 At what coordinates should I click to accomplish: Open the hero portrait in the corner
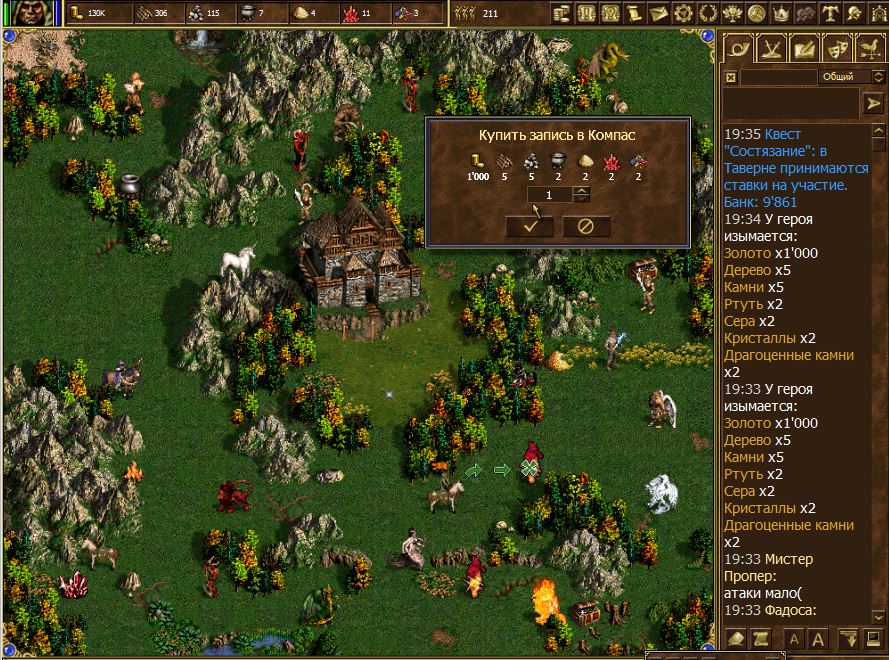click(31, 13)
